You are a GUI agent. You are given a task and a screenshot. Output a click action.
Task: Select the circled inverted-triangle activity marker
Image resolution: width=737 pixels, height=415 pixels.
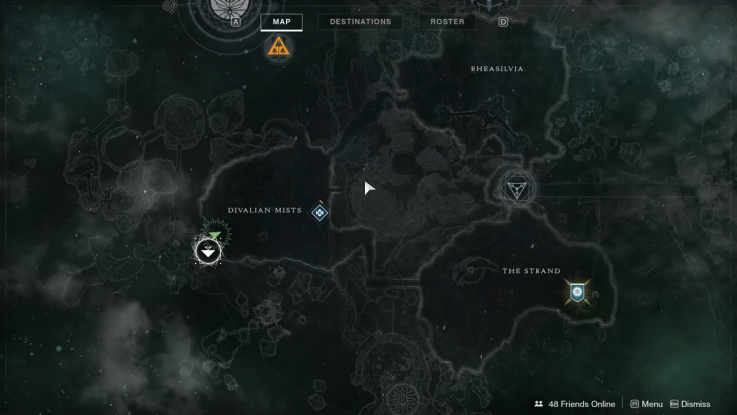[x=517, y=187]
